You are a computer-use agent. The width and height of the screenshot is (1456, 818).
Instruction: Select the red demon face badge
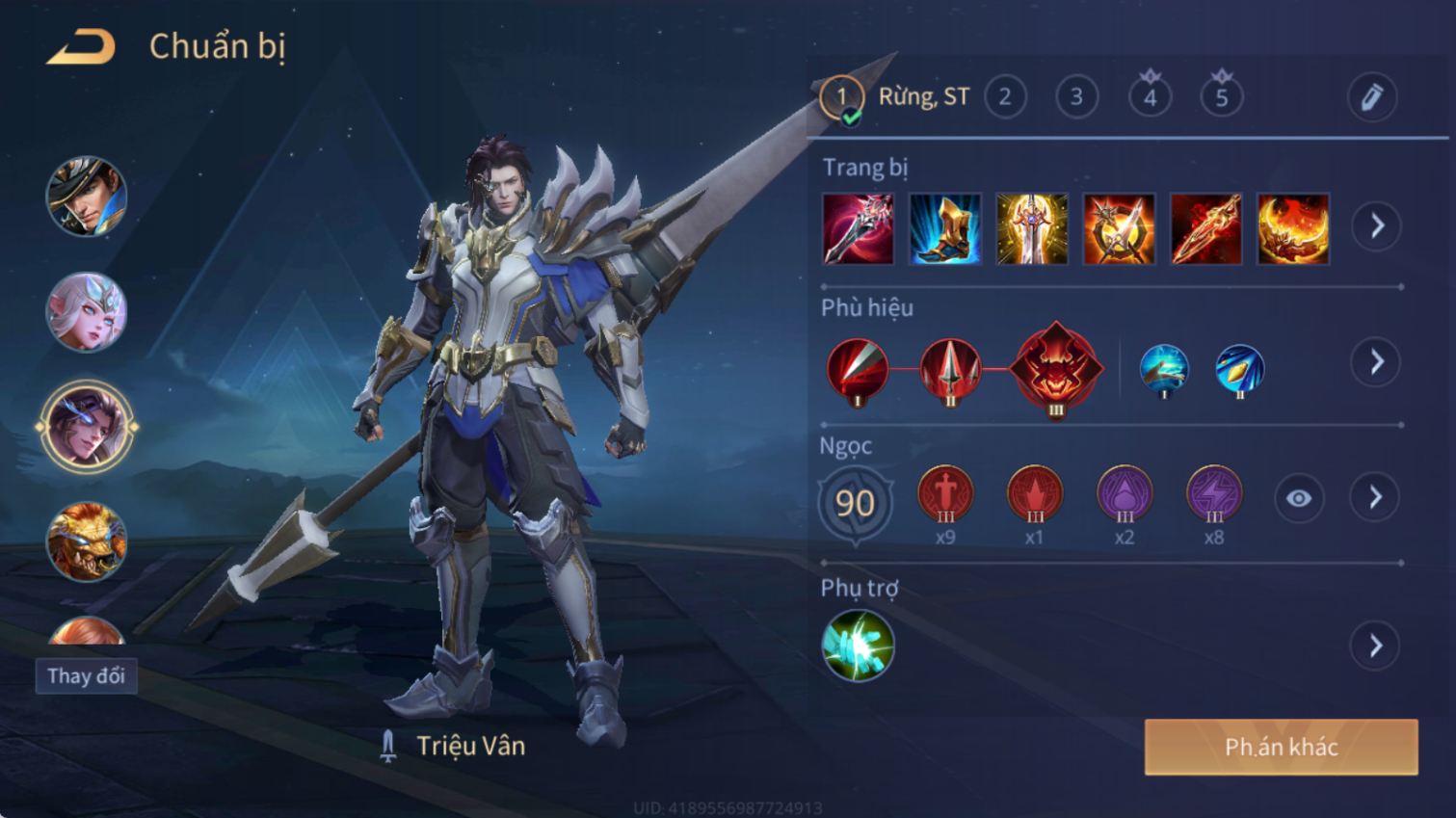(x=1056, y=368)
